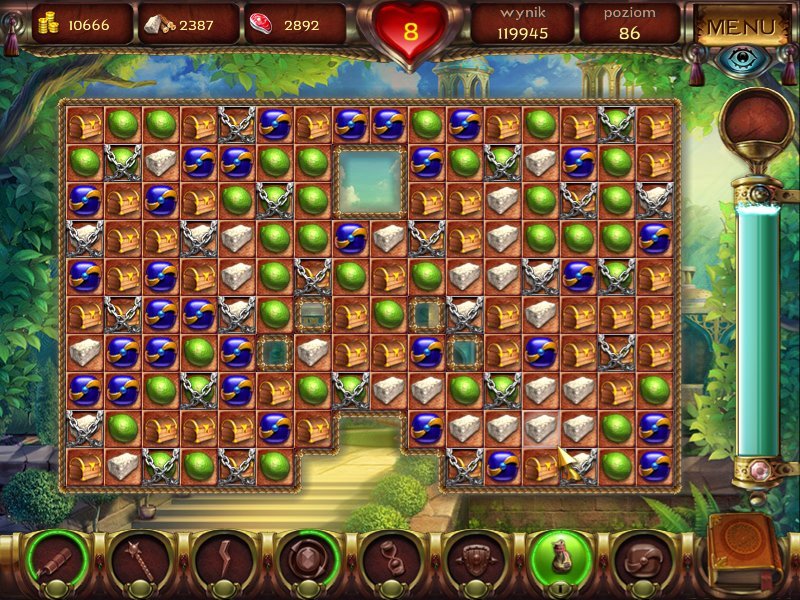Activate the lightning bolt power-up
Screen dimensions: 800x600
[222, 557]
